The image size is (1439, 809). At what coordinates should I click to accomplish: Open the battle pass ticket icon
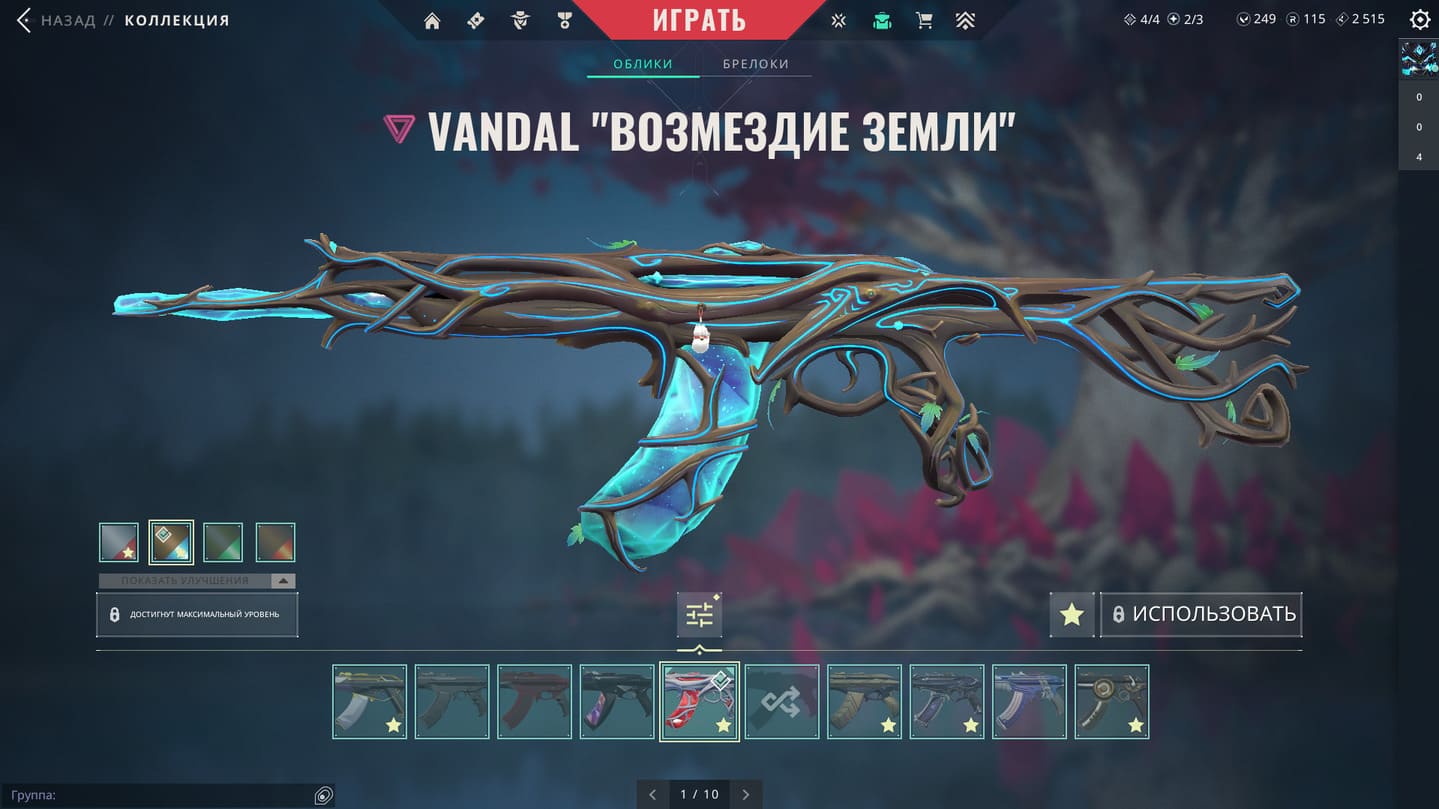point(476,21)
